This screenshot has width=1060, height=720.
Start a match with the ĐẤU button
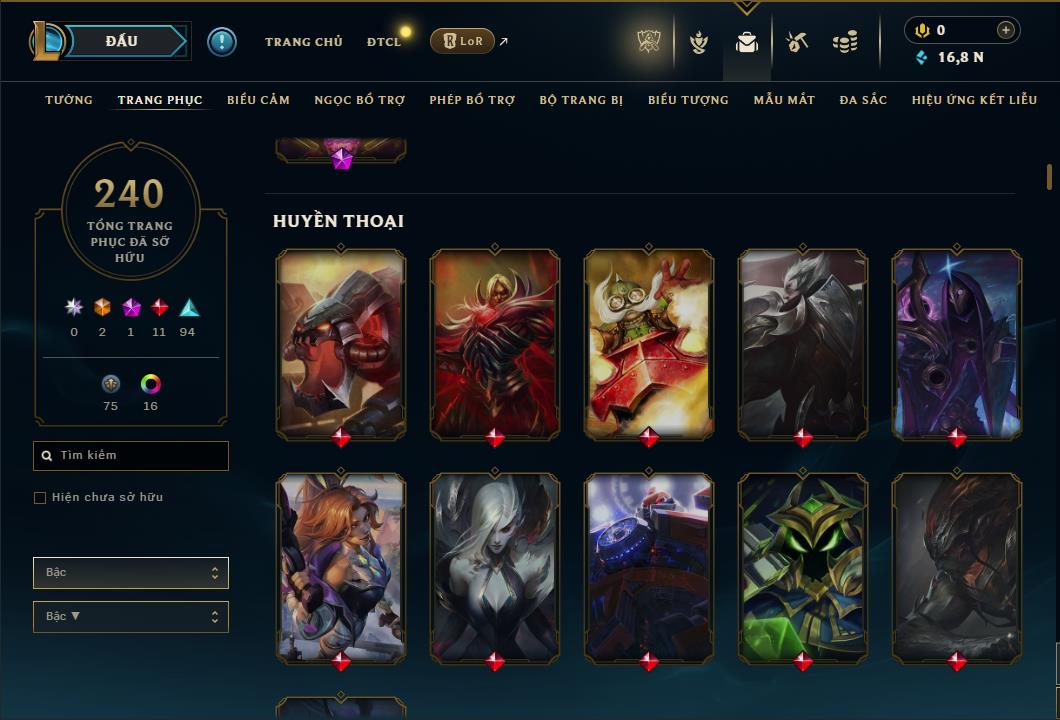122,41
